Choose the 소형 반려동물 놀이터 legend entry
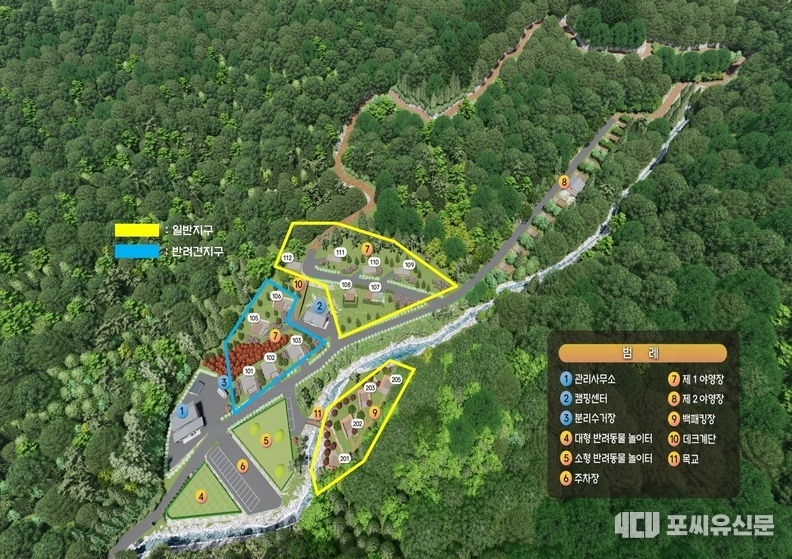The height and width of the screenshot is (559, 792). (x=613, y=458)
